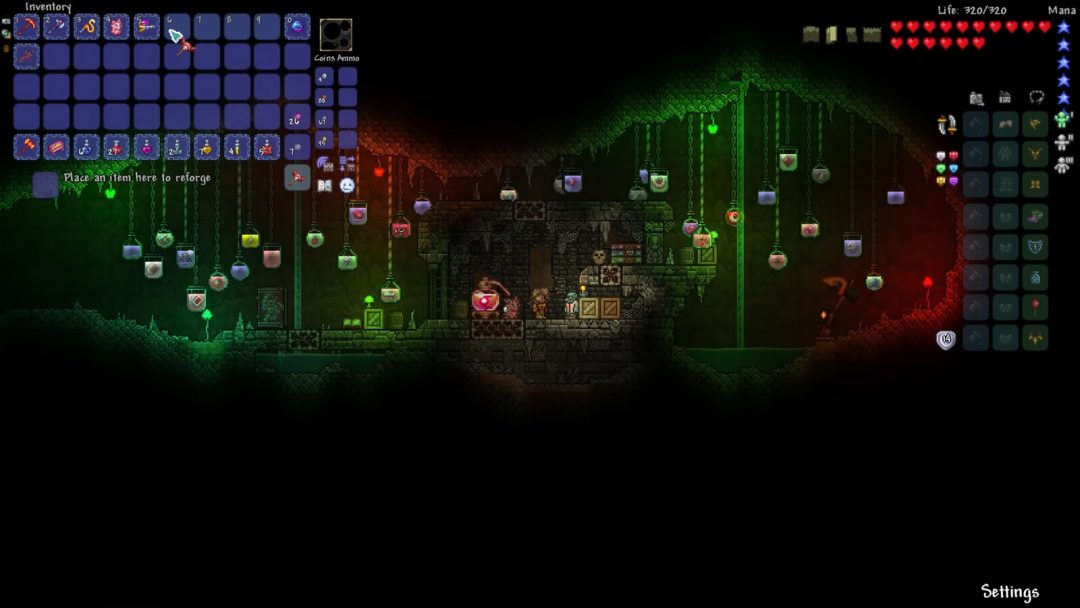The image size is (1080, 608).
Task: Toggle the PvP crossed swords icon
Action: 946,125
